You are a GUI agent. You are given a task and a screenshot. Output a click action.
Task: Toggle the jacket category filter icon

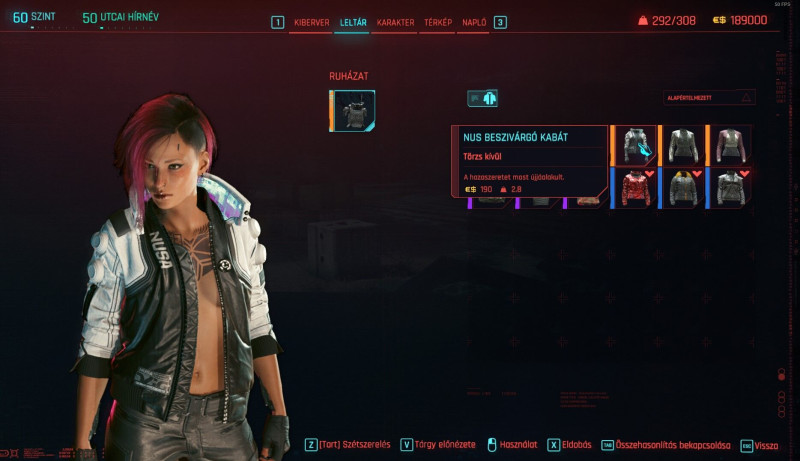[482, 98]
